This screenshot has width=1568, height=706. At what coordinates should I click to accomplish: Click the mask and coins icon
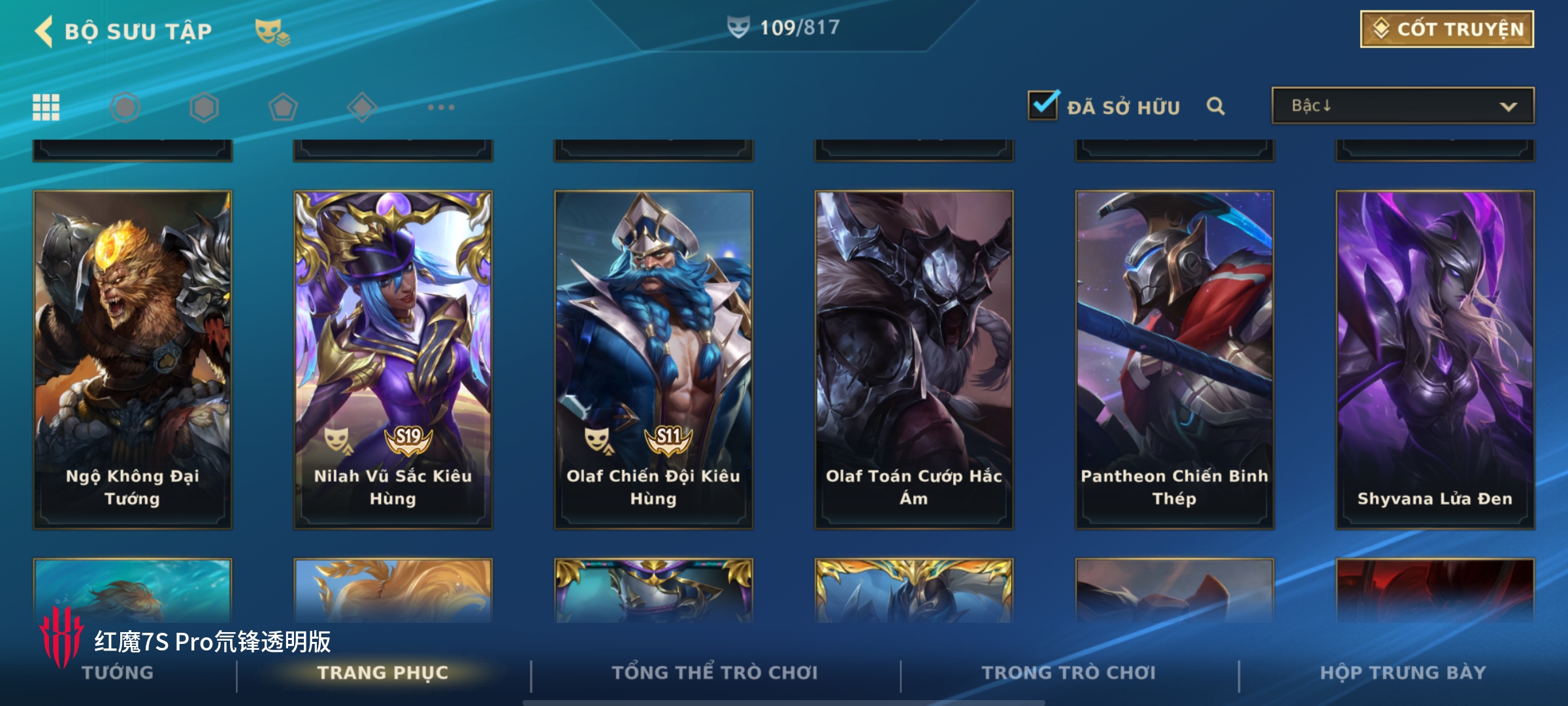[272, 31]
